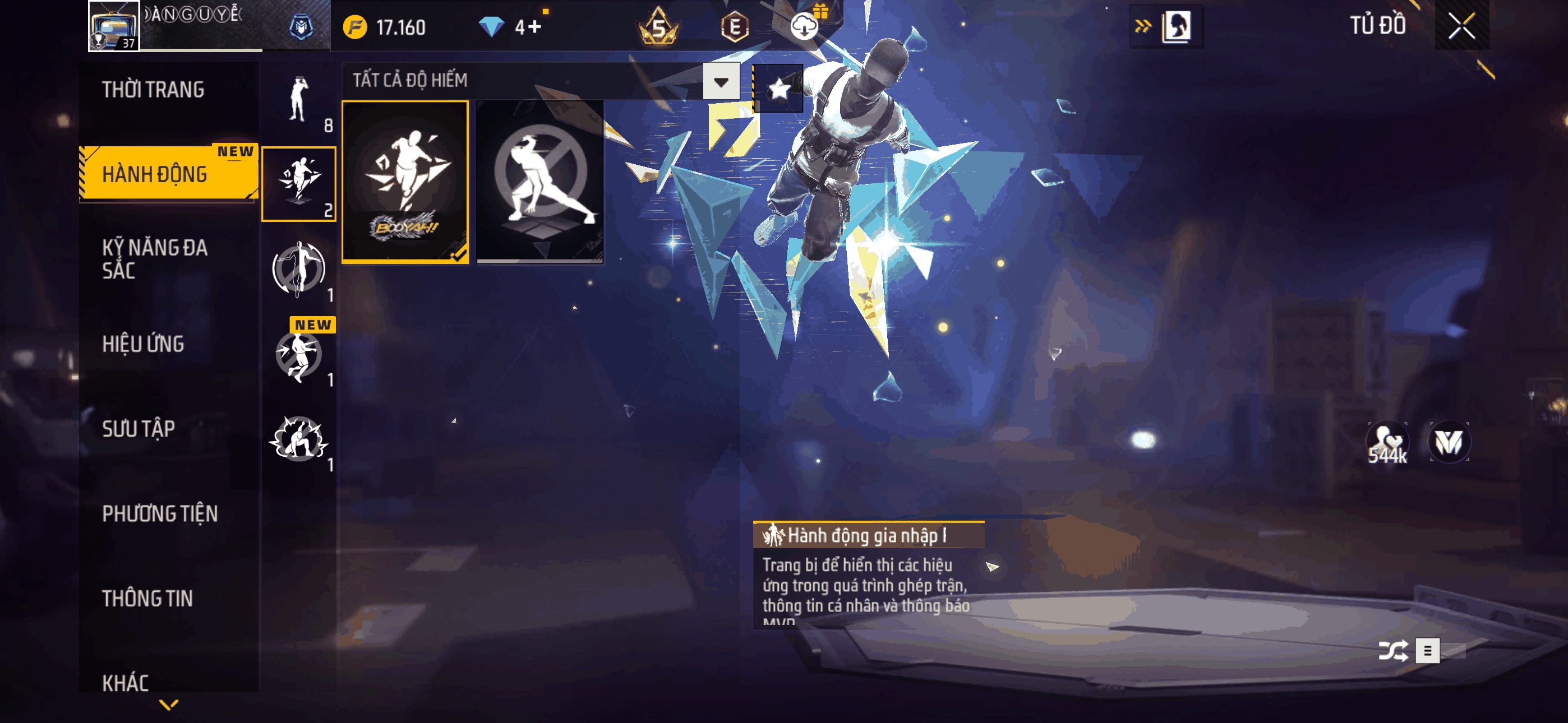Screen dimensions: 1568x723
Task: Close the Tủ Đồ wardrobe screen
Action: [x=1461, y=26]
